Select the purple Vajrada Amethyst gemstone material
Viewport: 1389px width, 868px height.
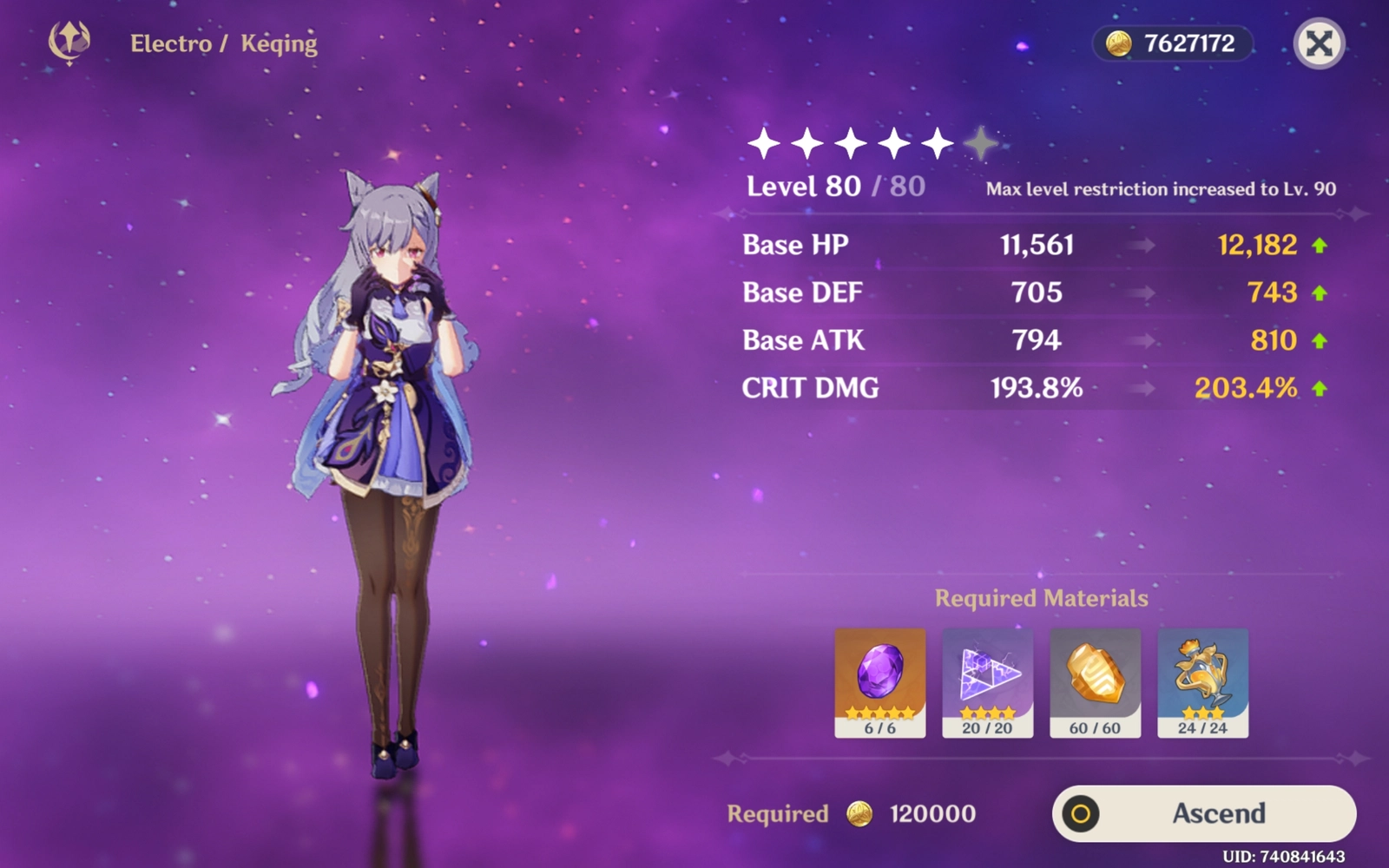pos(879,682)
